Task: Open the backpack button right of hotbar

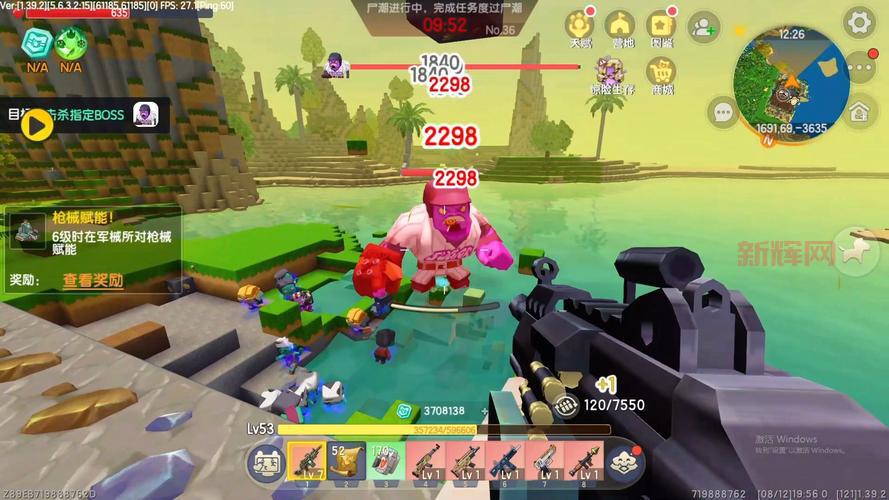Action: click(624, 460)
